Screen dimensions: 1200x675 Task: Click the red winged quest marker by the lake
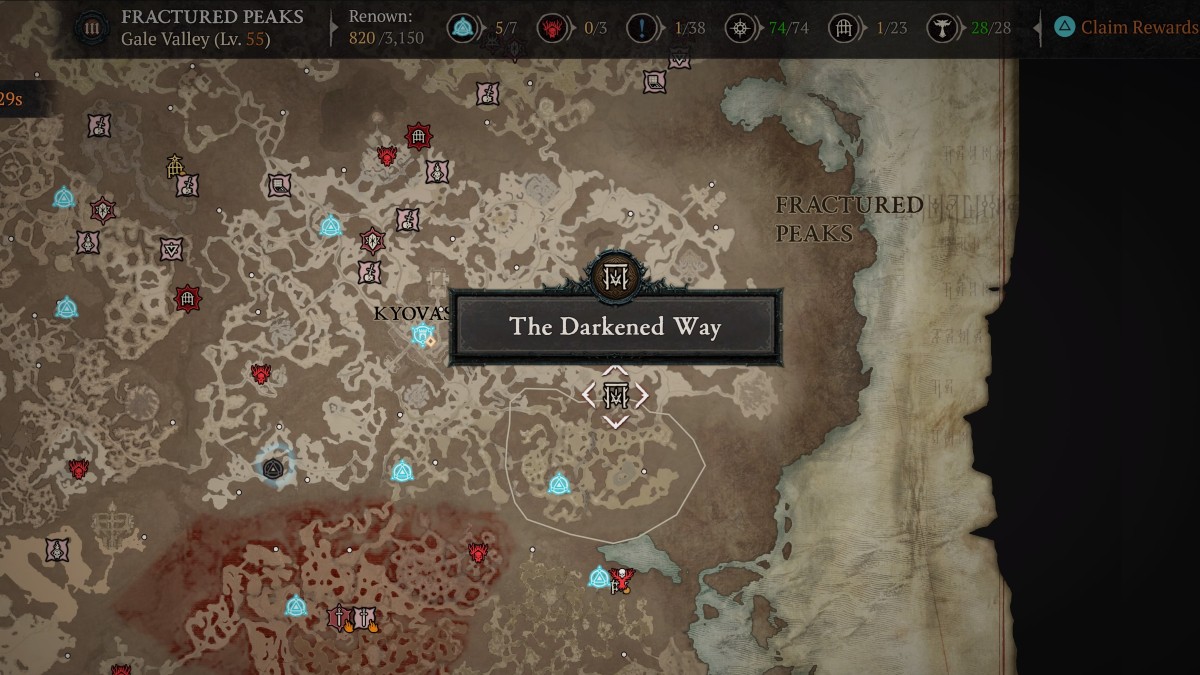coord(623,578)
